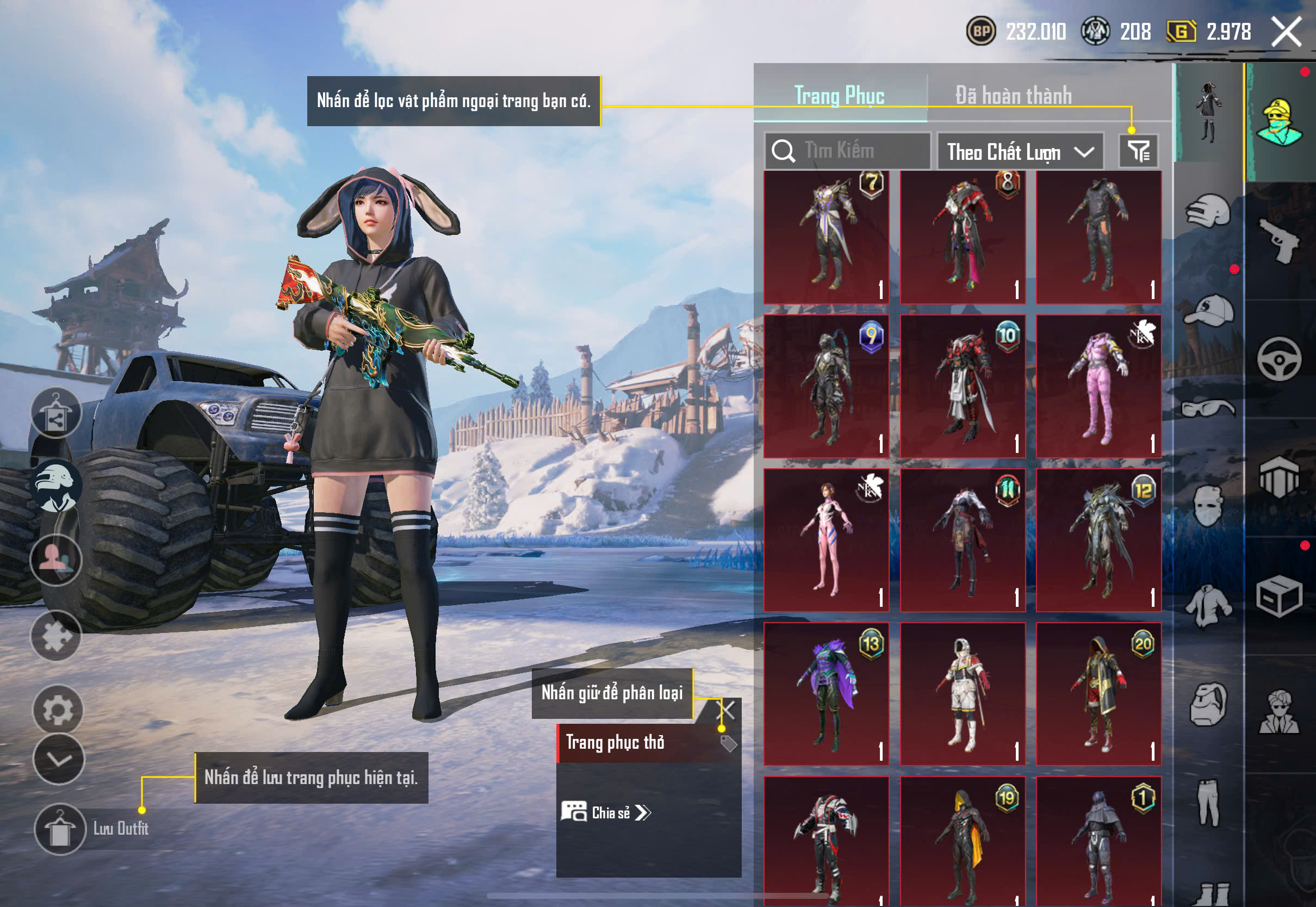Open the pistol weapon skins category

[x=1280, y=241]
